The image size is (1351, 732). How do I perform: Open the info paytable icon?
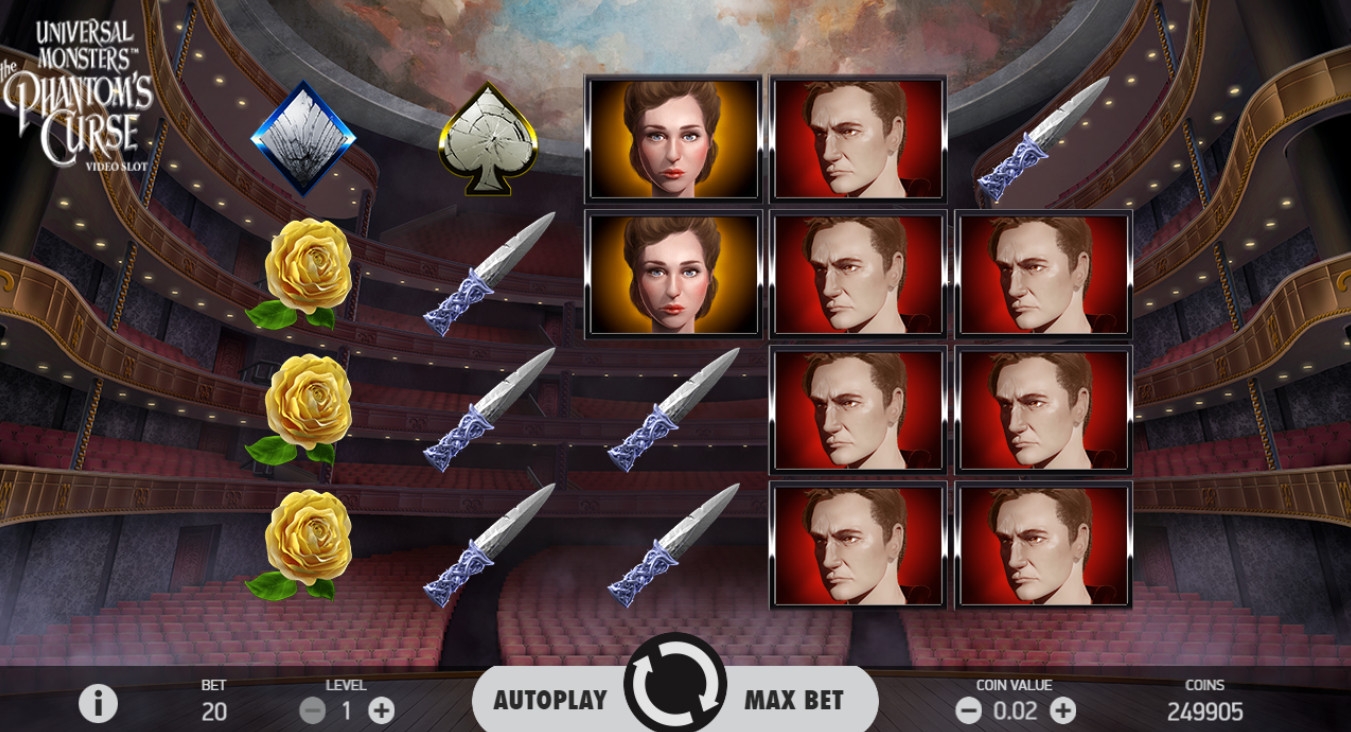98,704
